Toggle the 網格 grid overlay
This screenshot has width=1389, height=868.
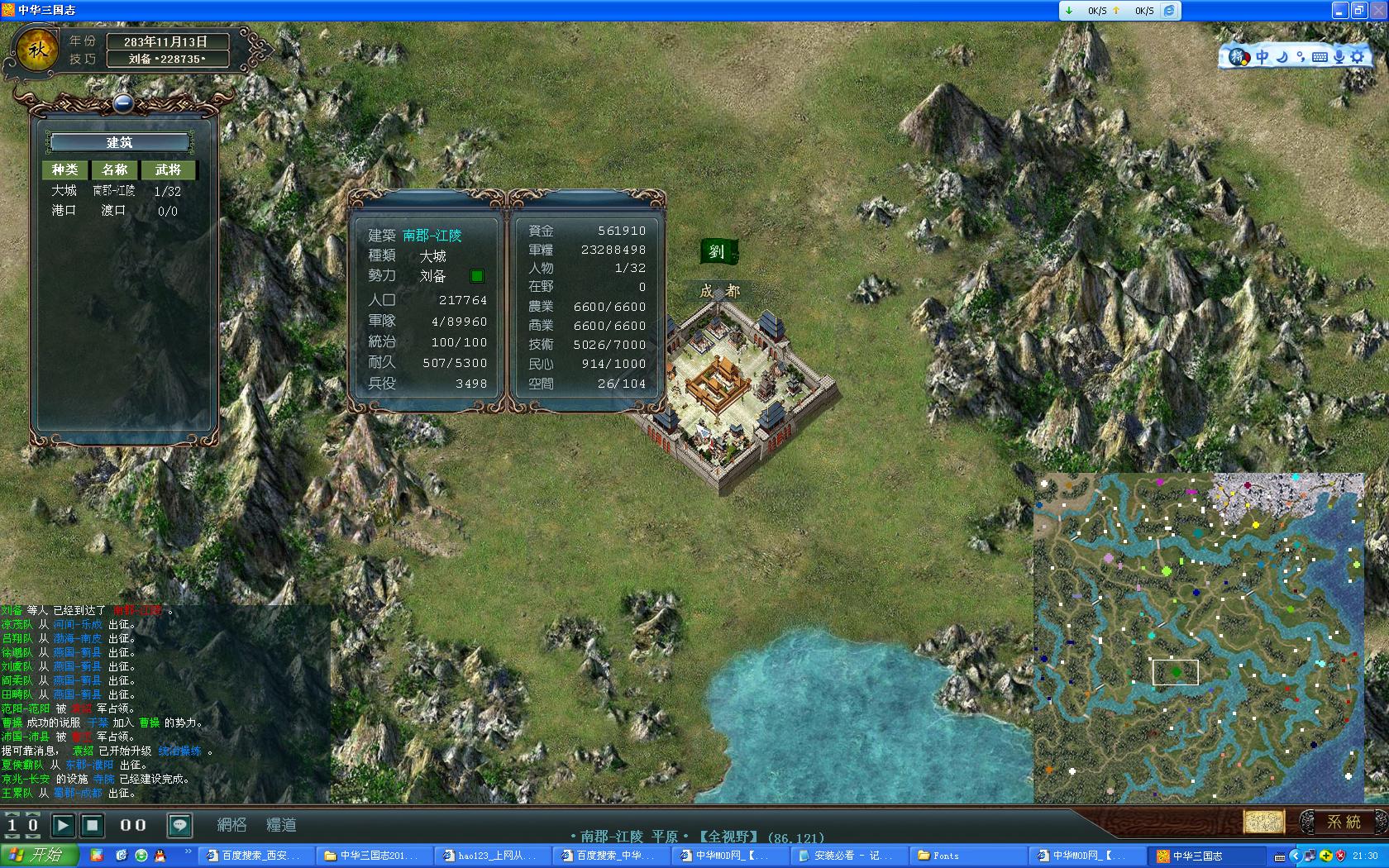232,825
